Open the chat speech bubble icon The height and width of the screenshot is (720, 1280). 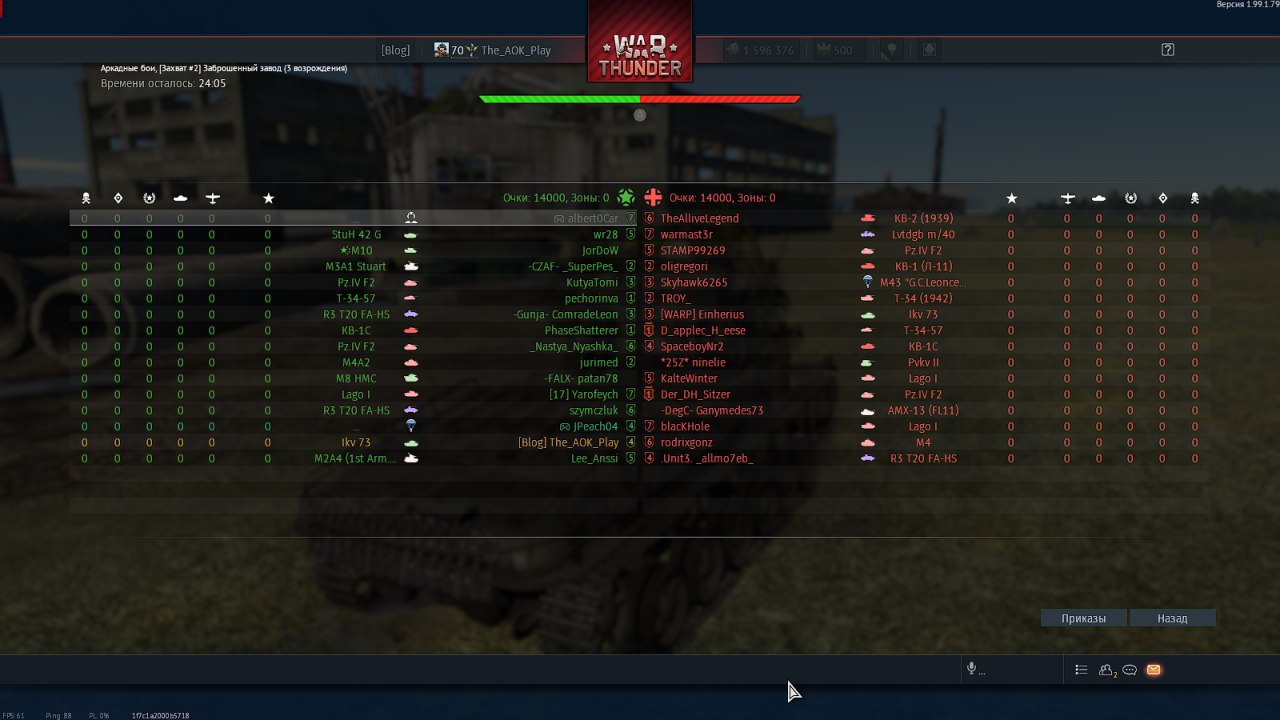pos(1129,670)
